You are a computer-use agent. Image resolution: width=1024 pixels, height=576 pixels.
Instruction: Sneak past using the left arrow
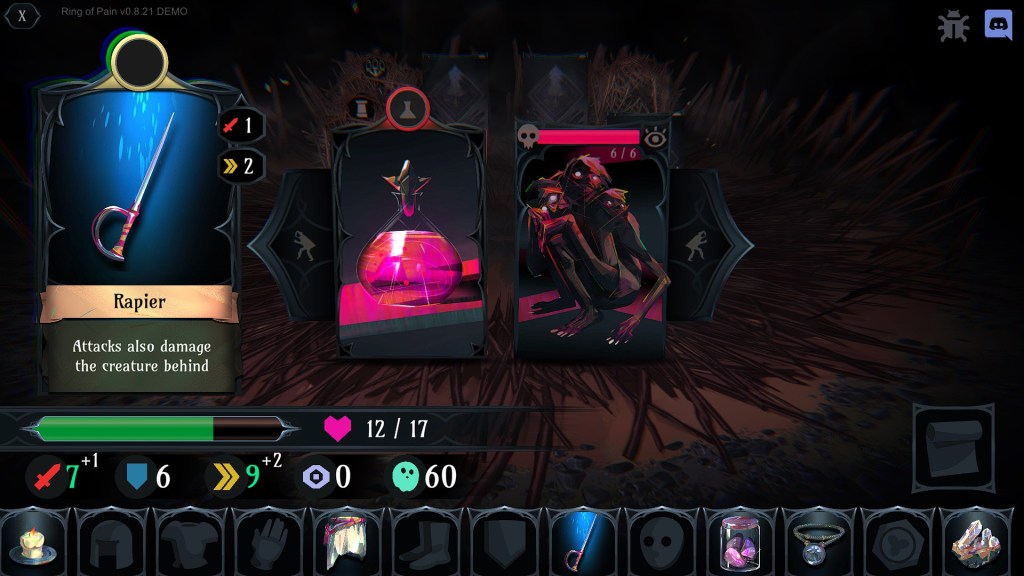click(299, 246)
